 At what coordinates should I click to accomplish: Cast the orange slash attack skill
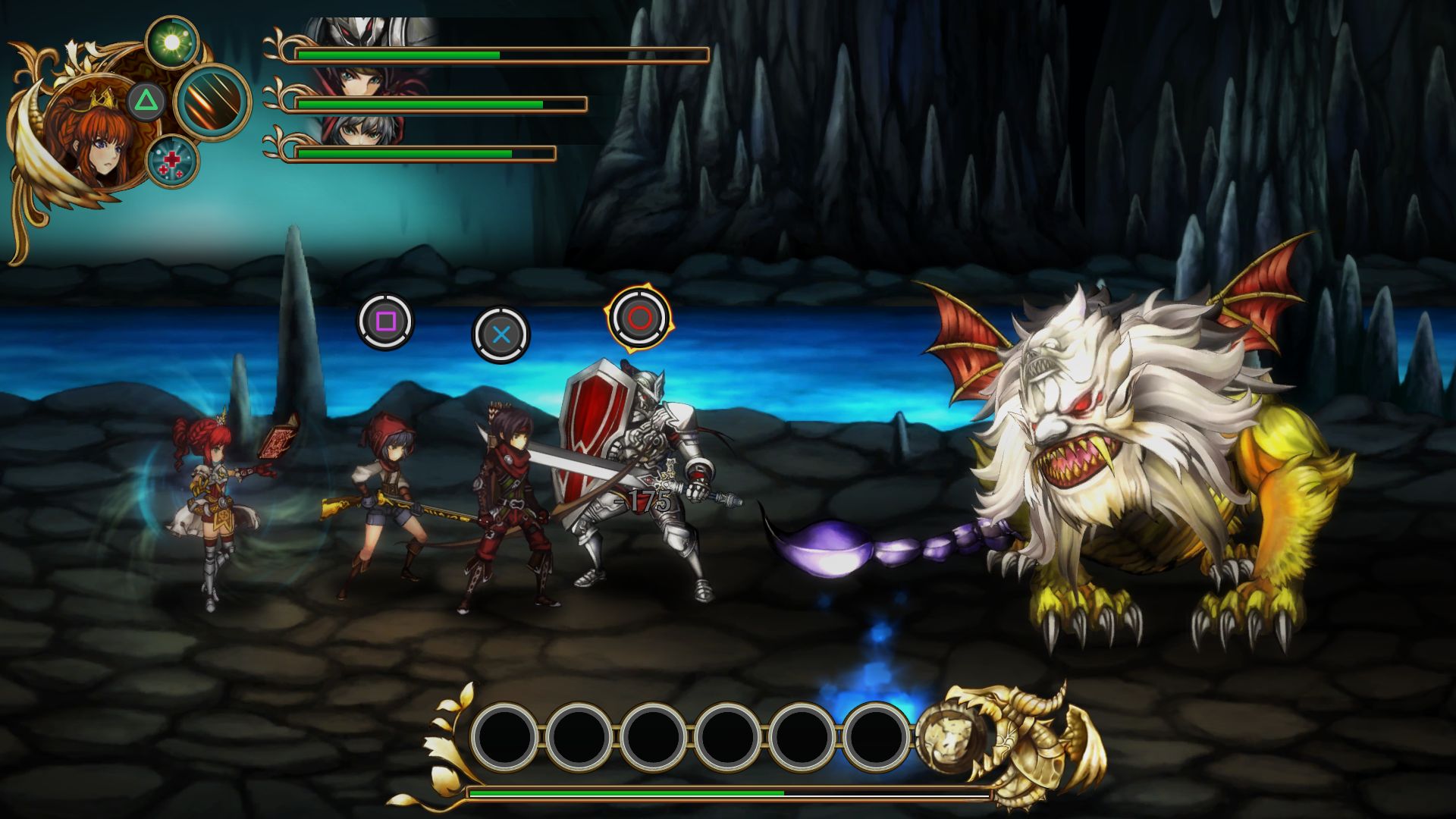[213, 102]
